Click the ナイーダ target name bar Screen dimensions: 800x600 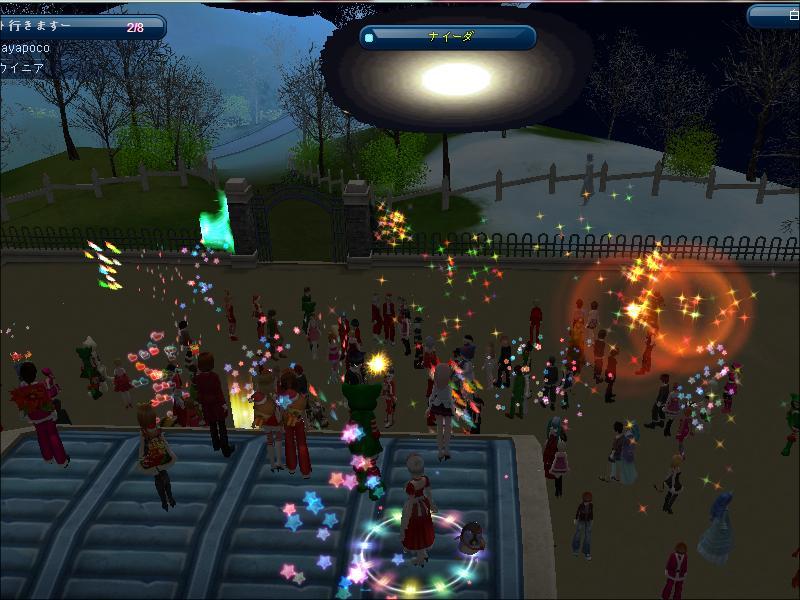[x=448, y=38]
